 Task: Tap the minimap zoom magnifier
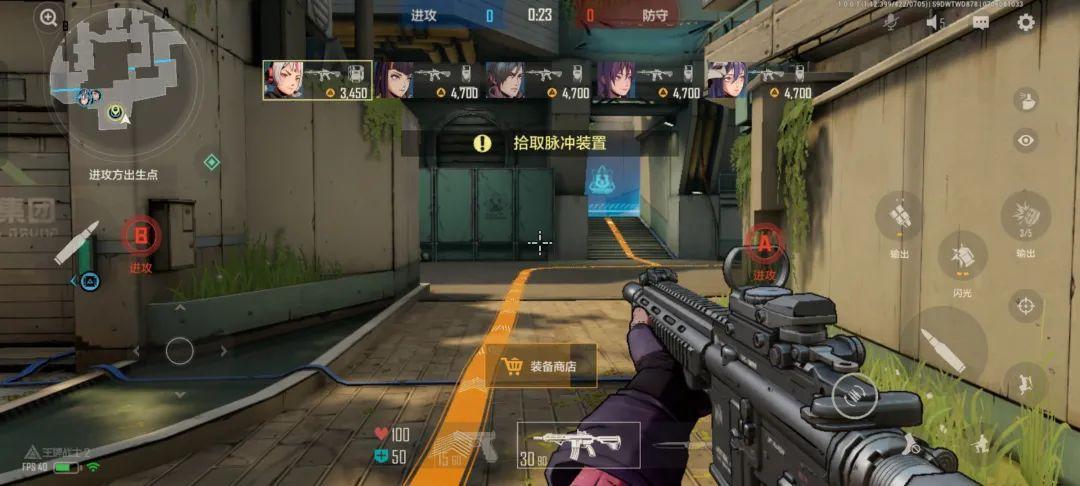pyautogui.click(x=48, y=17)
